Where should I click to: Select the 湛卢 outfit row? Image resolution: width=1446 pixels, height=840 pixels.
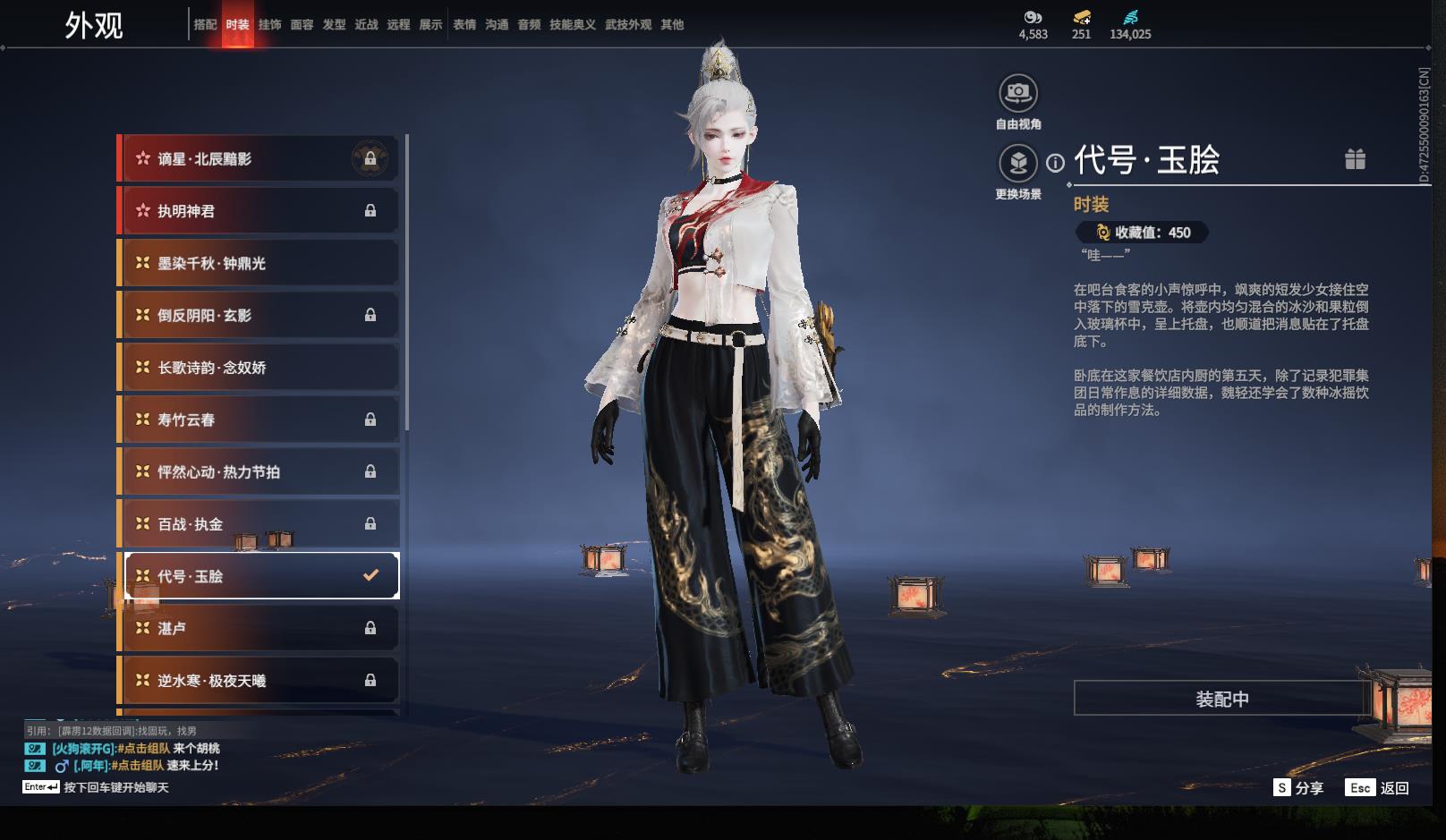click(259, 628)
